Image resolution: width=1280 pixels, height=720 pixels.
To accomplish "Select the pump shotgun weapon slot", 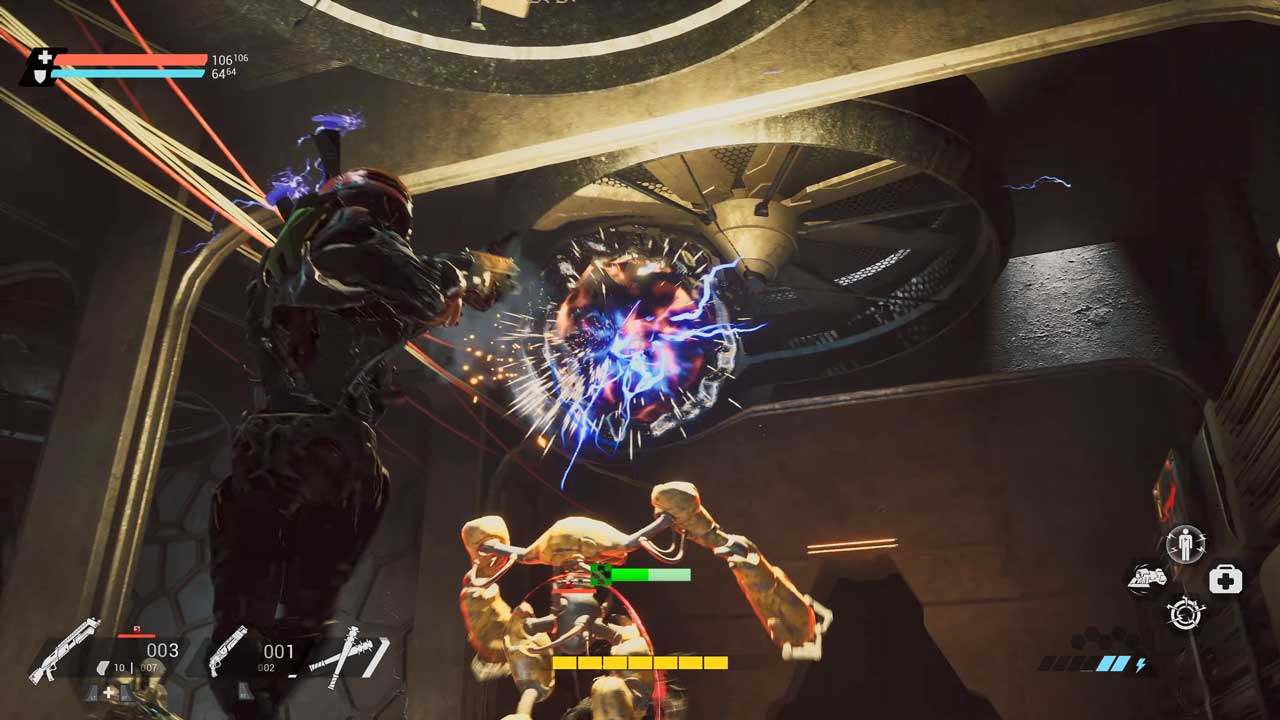I will pyautogui.click(x=64, y=650).
